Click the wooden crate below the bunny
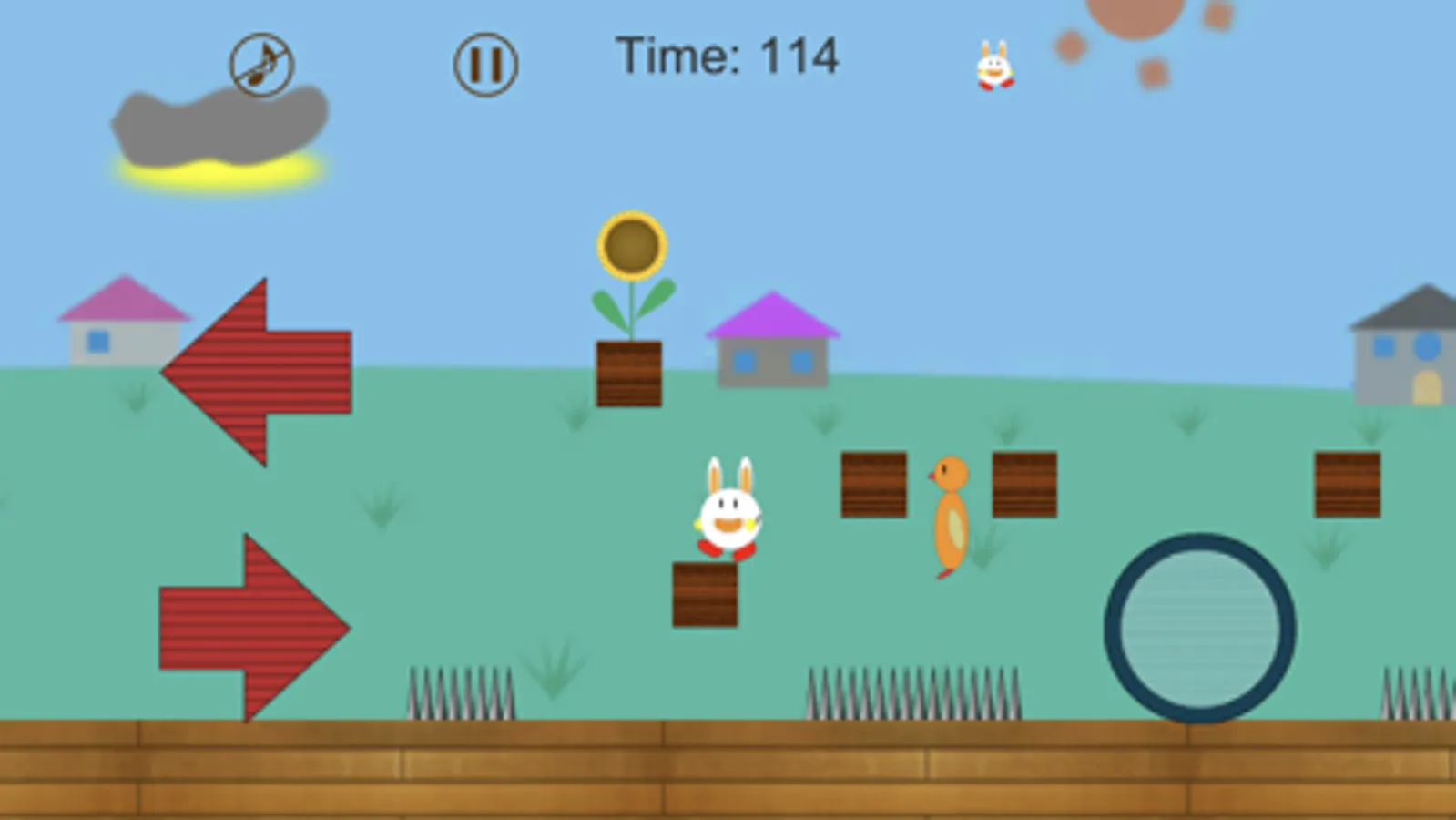This screenshot has height=820, width=1456. click(x=703, y=592)
